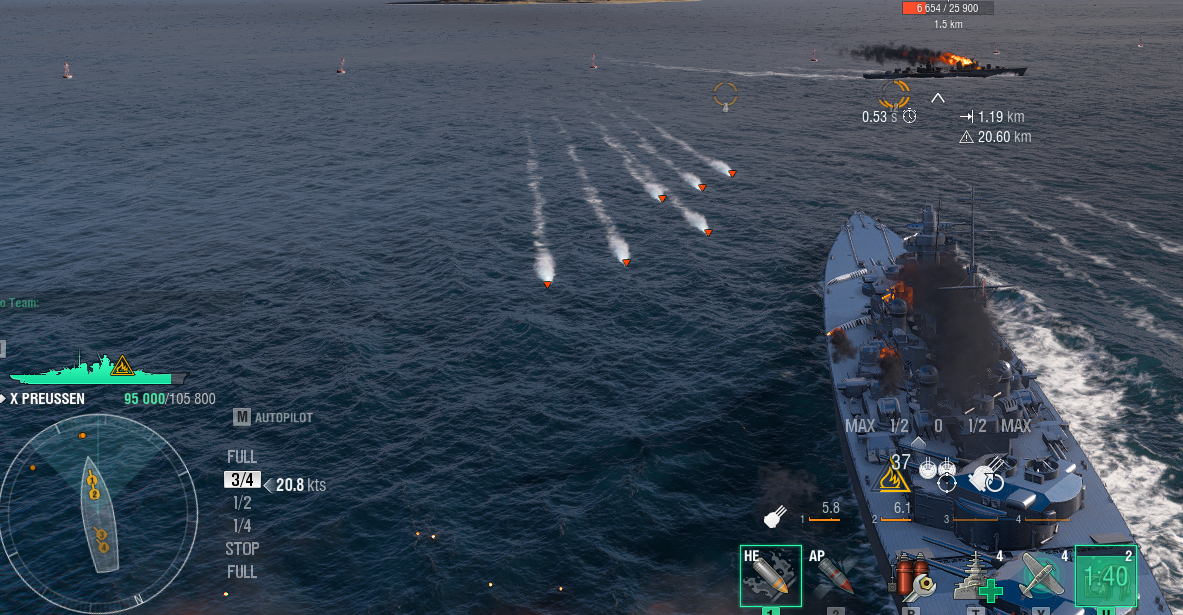
Task: Choose STOP on the engine telegraph
Action: [x=242, y=549]
